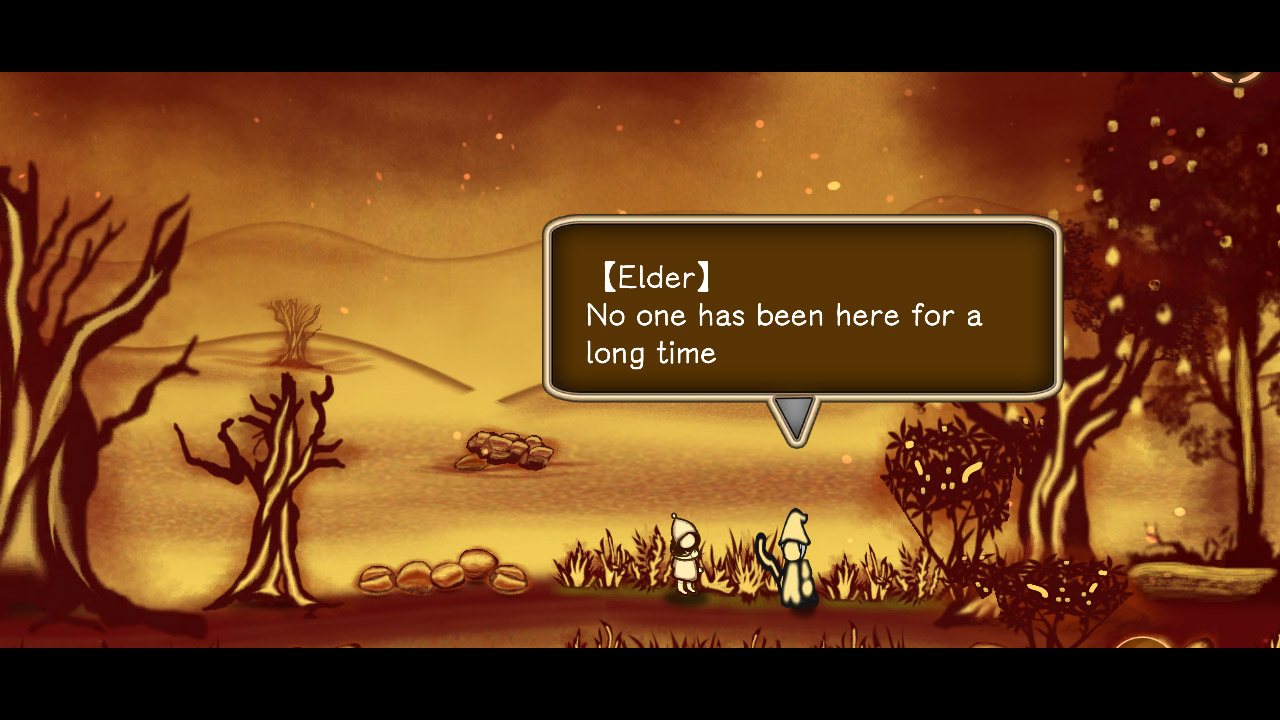Select the white cat elder character
Image resolution: width=1280 pixels, height=720 pixels.
coord(795,558)
